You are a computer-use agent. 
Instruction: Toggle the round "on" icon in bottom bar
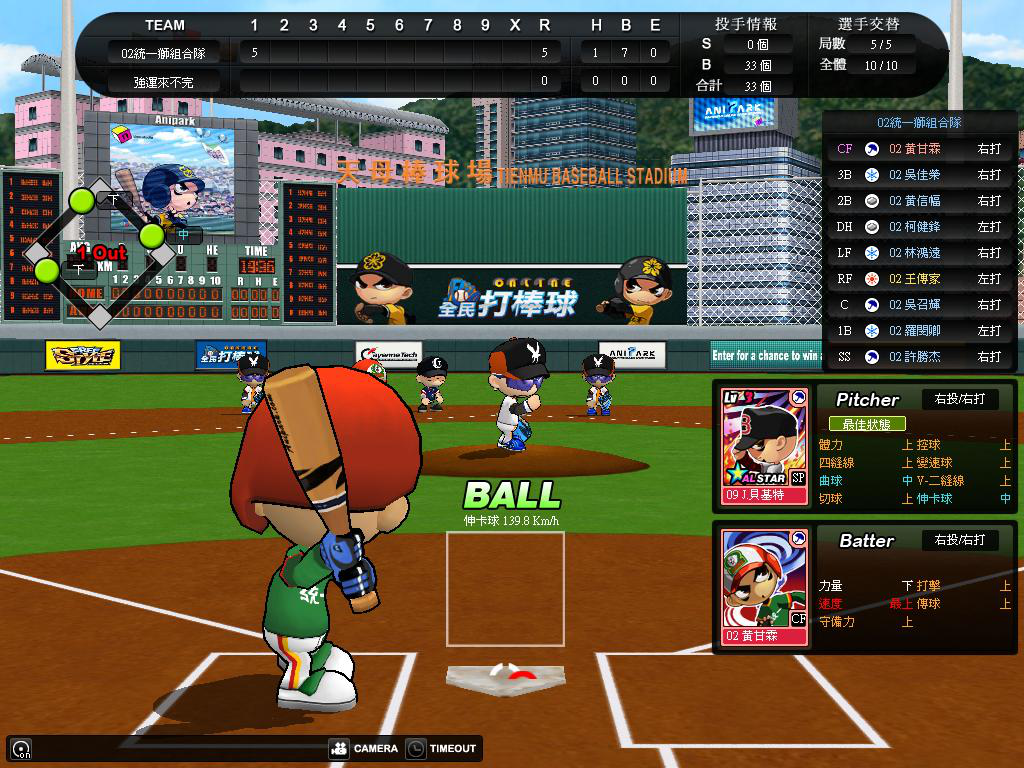pos(20,748)
